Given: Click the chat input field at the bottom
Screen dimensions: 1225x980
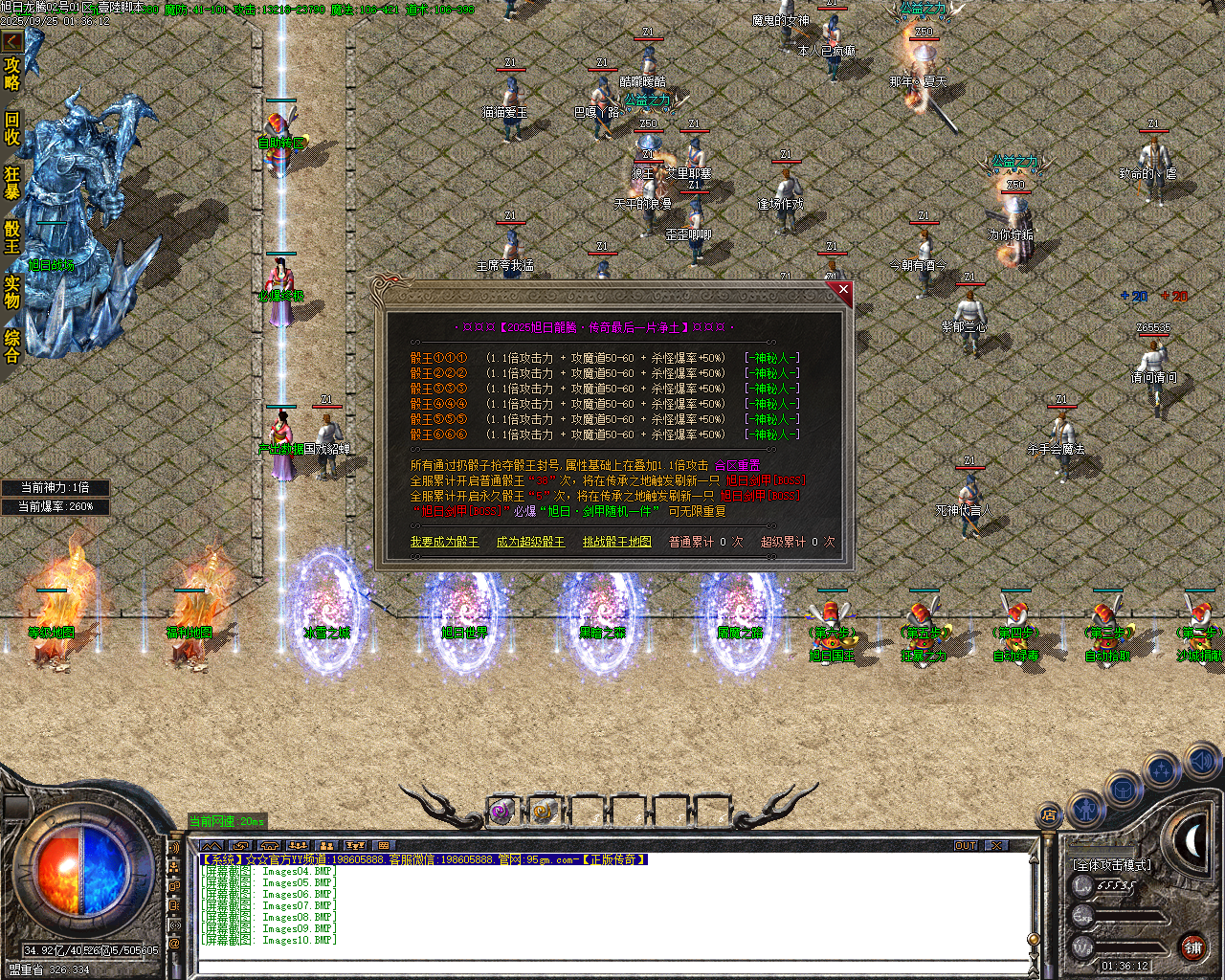Looking at the screenshot, I should [x=593, y=967].
